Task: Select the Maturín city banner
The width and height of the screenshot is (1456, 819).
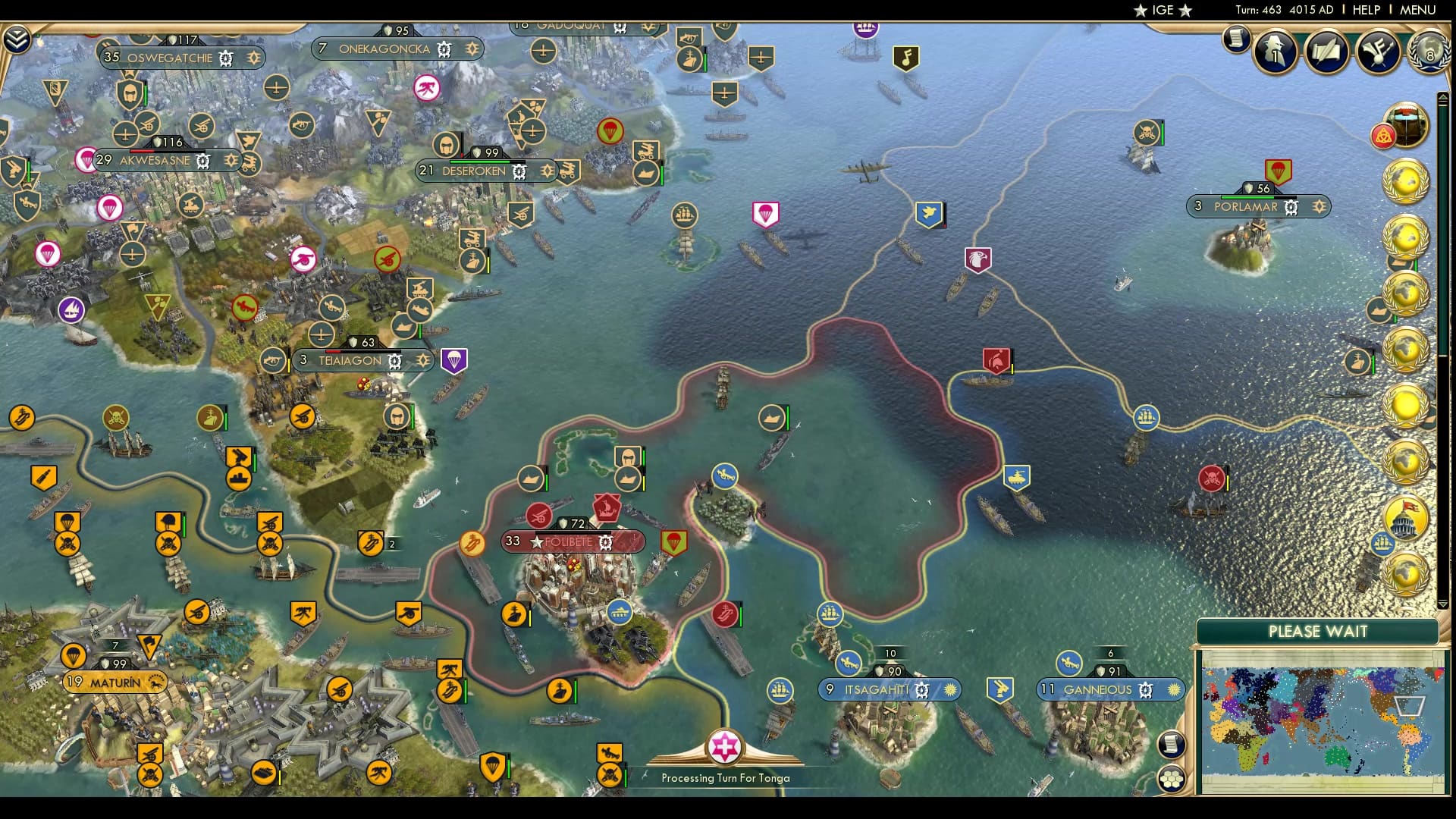Action: [114, 682]
